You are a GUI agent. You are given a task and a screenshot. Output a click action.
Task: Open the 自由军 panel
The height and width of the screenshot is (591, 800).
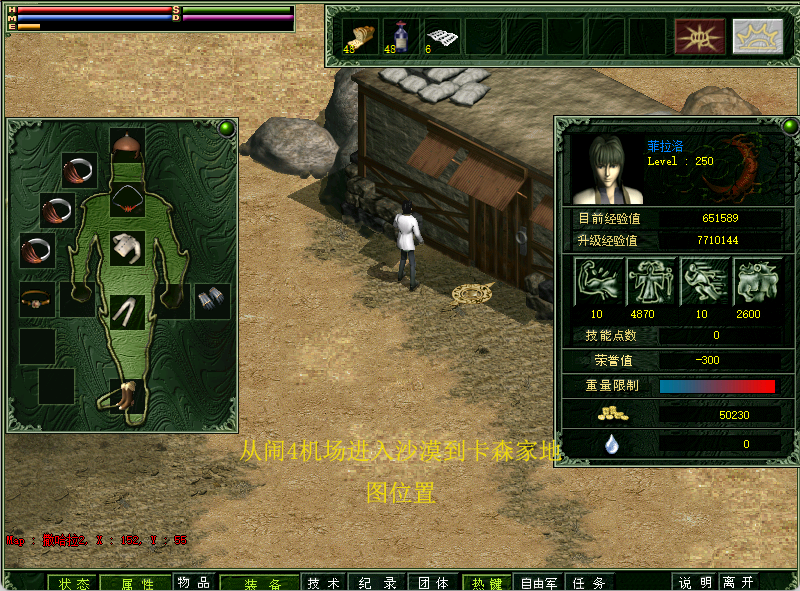(x=538, y=582)
